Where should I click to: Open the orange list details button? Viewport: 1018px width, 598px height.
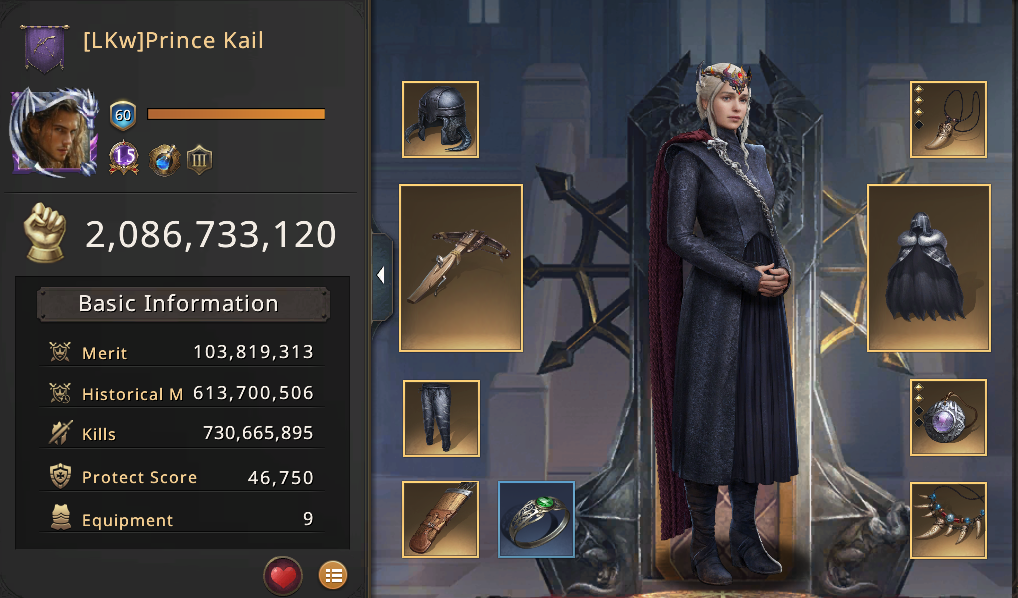(x=333, y=575)
